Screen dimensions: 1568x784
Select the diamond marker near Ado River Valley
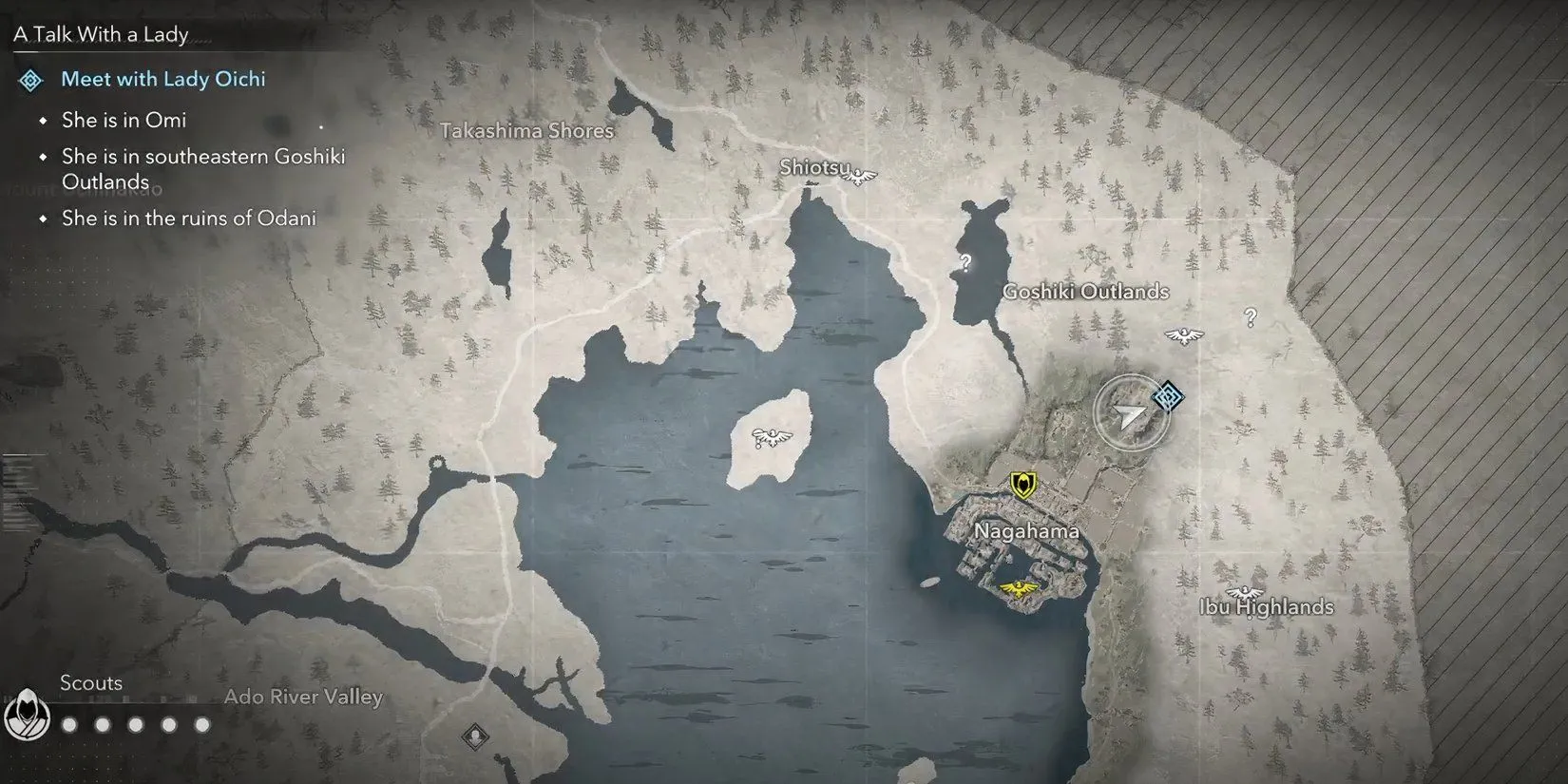pyautogui.click(x=475, y=736)
